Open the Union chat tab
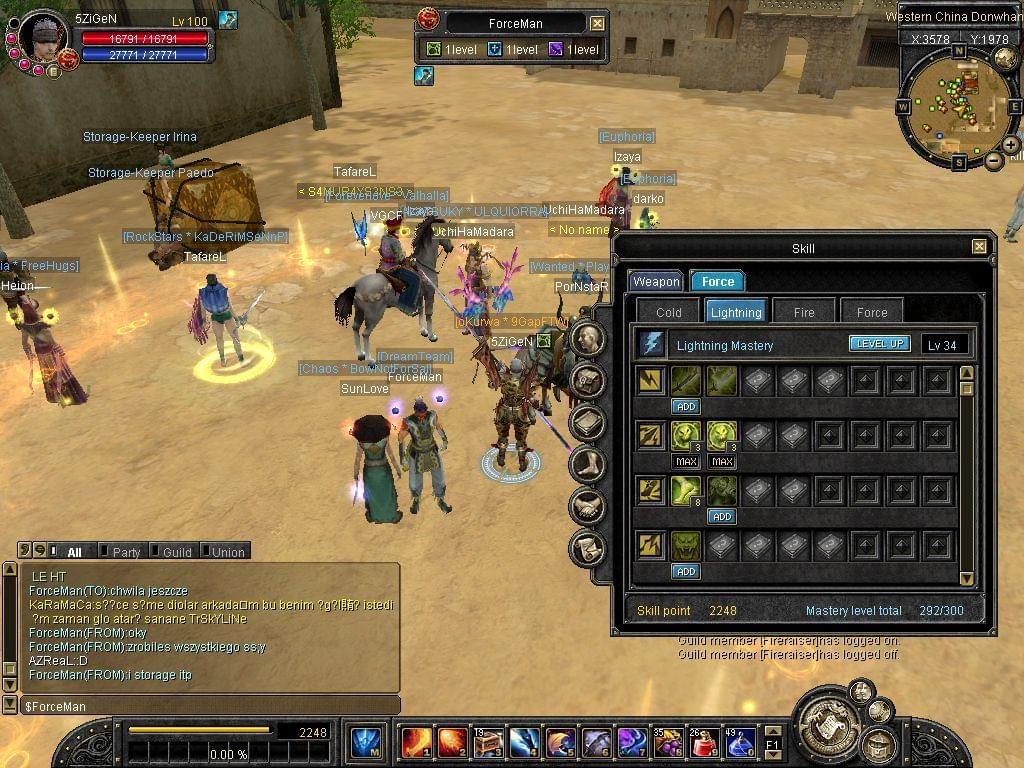Image resolution: width=1024 pixels, height=768 pixels. click(222, 551)
